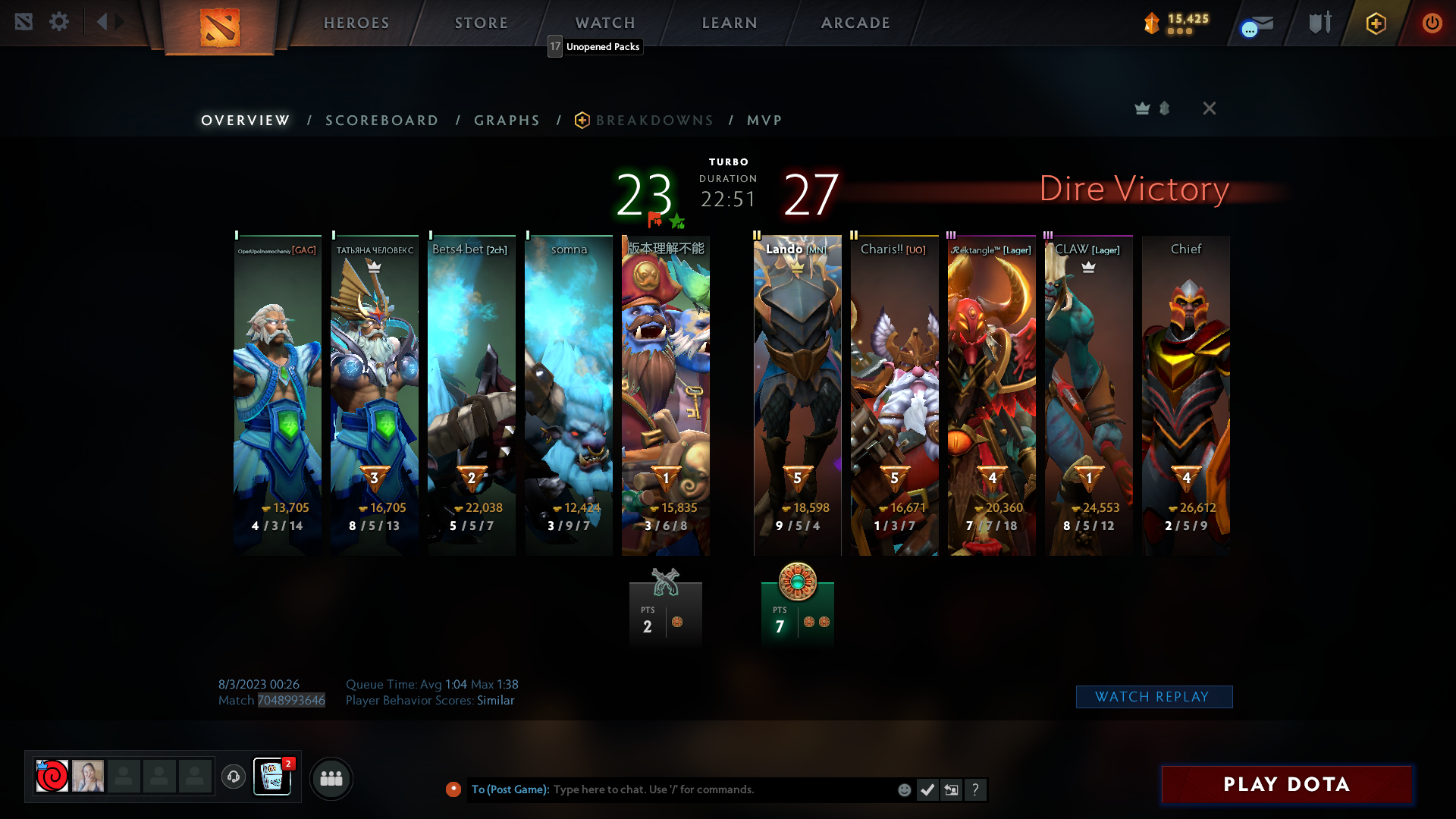Screen dimensions: 1456x819
Task: Open settings via the gear icon
Action: [x=59, y=22]
